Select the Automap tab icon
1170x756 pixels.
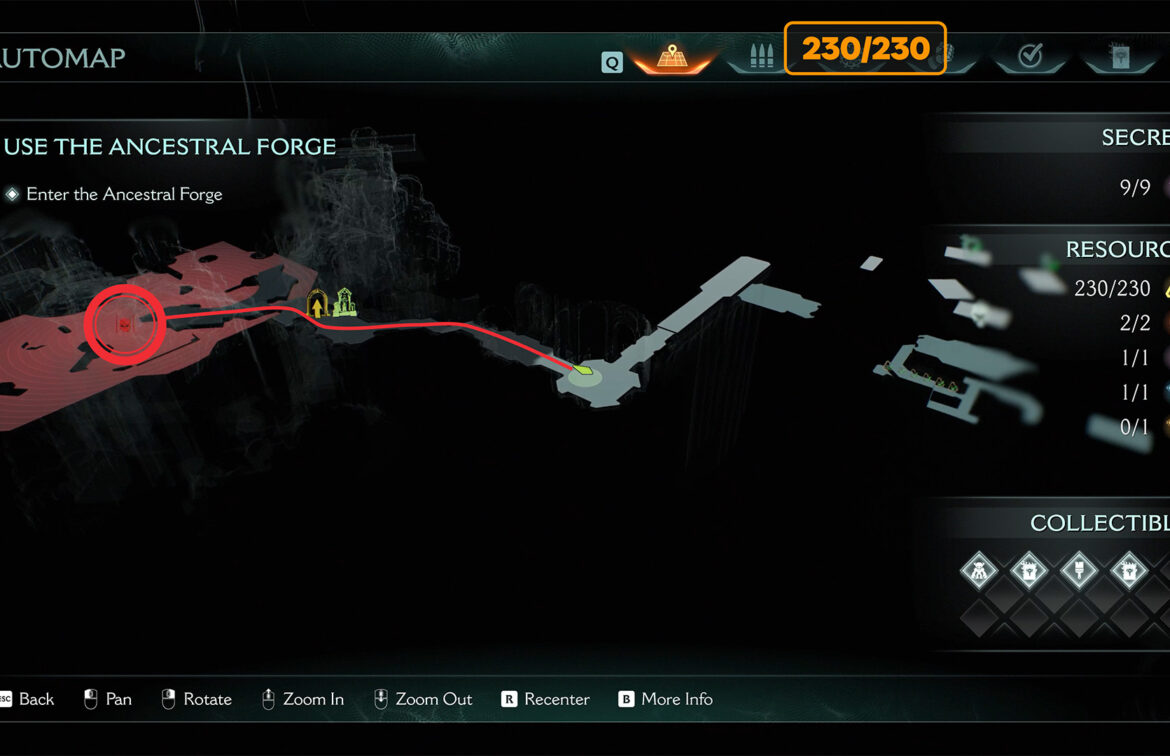671,57
